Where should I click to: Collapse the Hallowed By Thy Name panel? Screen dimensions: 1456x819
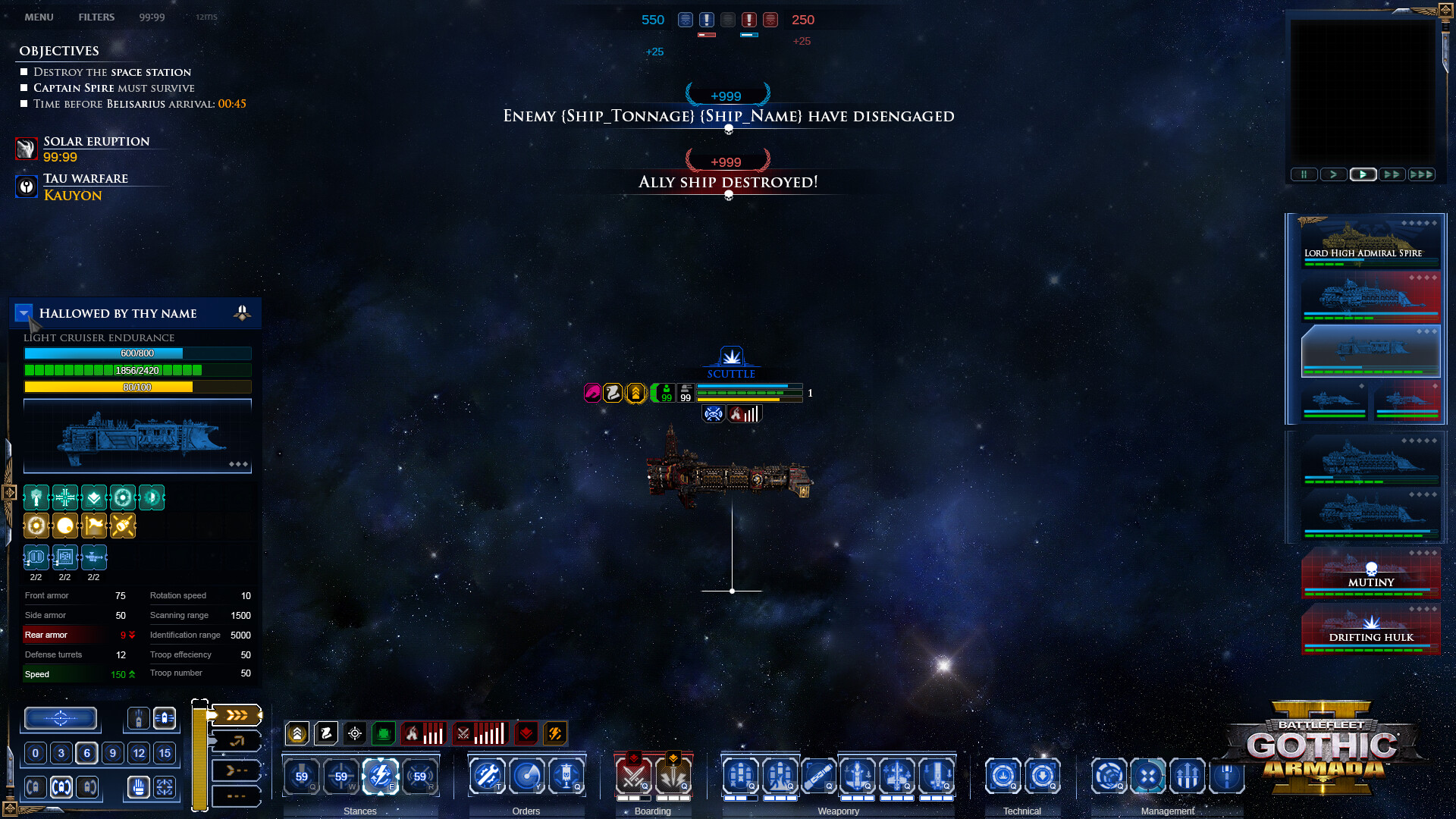24,312
